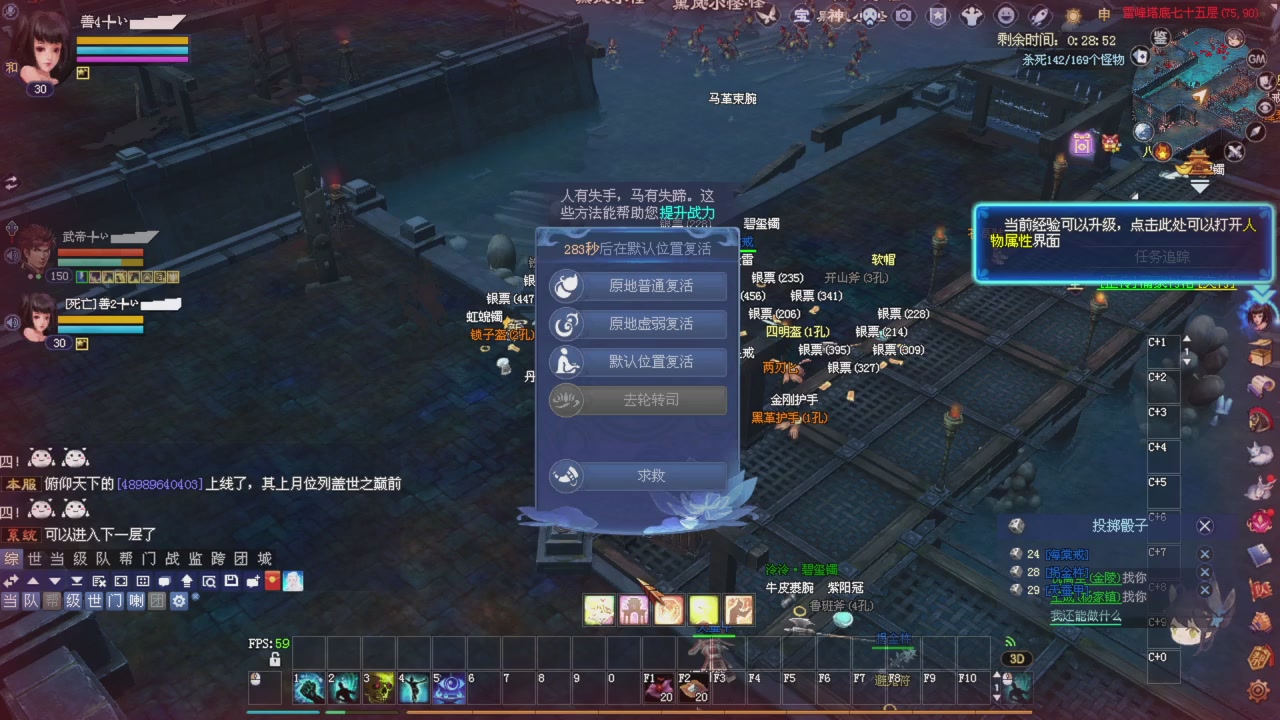The image size is (1280, 720).
Task: Open the rocket icon on the top toolbar
Action: coord(1039,15)
